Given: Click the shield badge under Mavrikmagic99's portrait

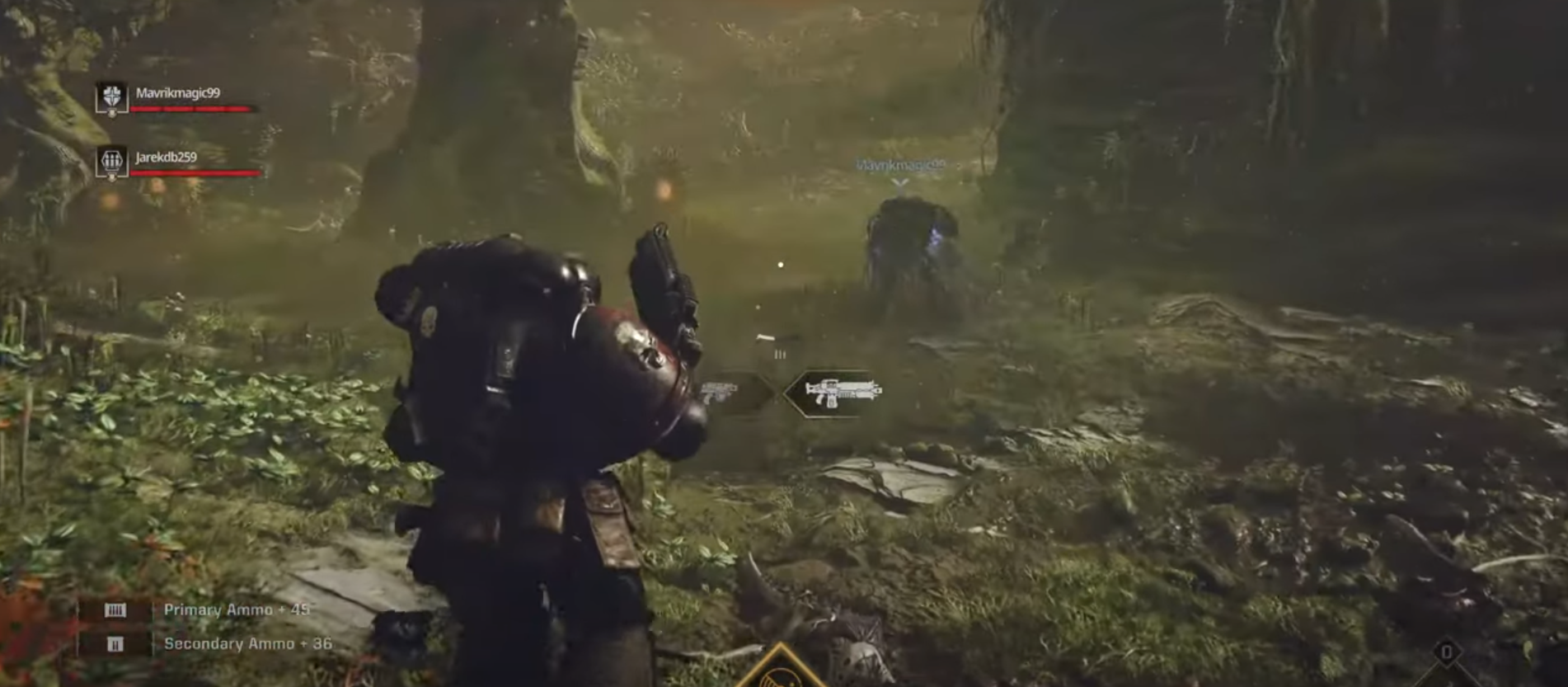Looking at the screenshot, I should click(111, 113).
